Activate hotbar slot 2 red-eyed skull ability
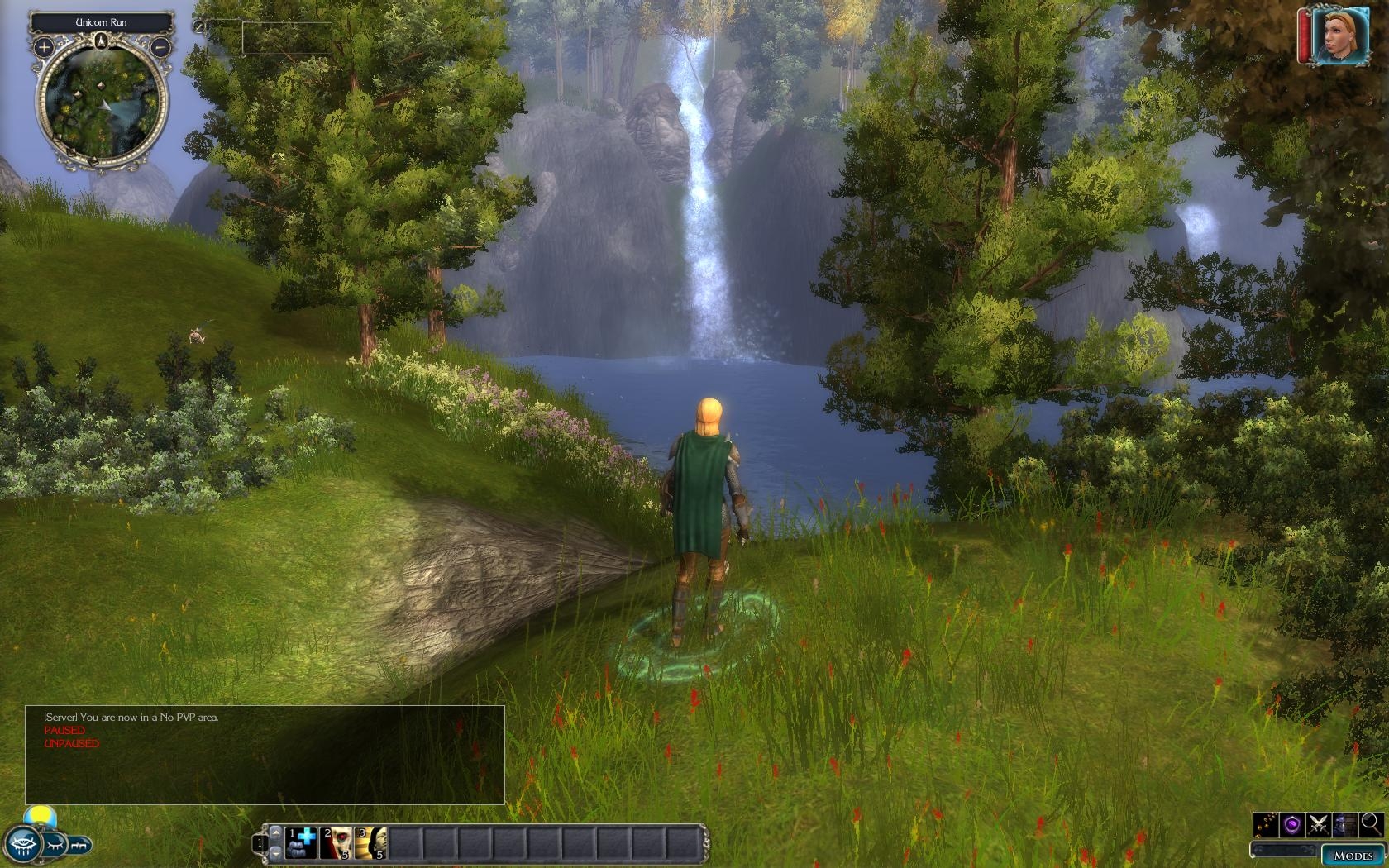 pyautogui.click(x=336, y=843)
